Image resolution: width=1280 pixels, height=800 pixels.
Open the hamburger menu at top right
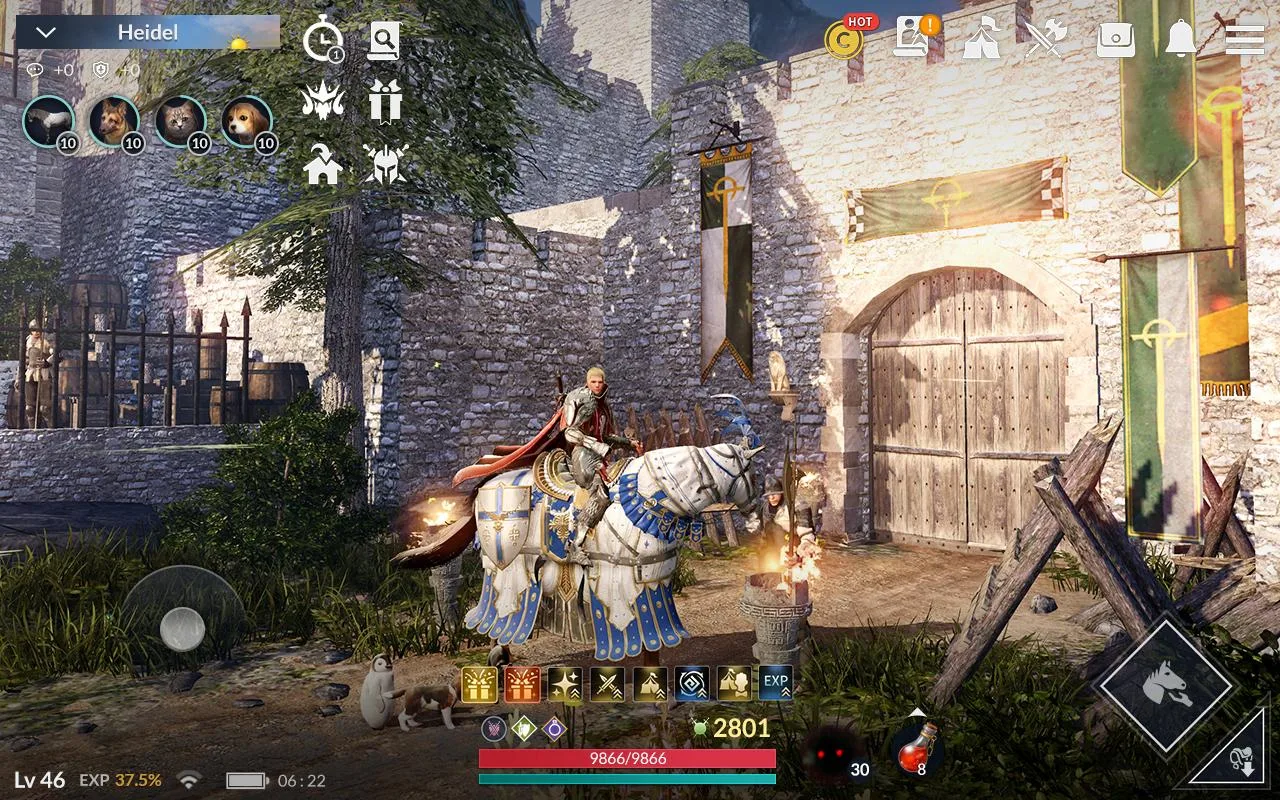click(1243, 40)
